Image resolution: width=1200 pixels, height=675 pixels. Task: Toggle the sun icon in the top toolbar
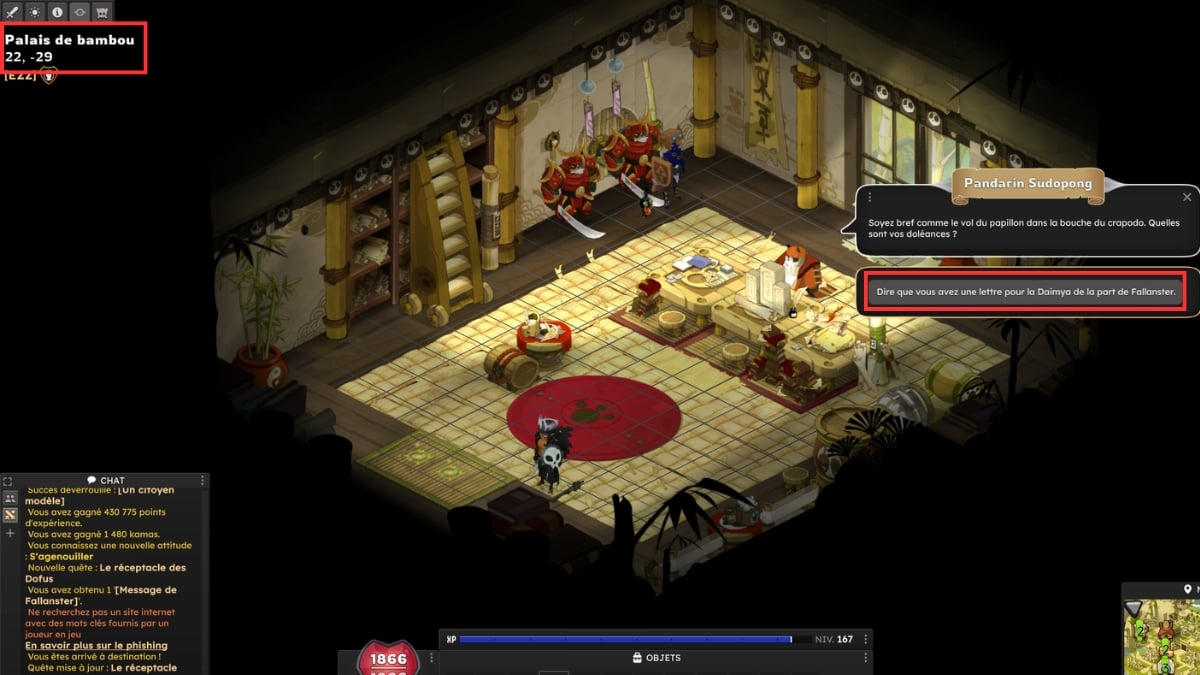(x=35, y=12)
